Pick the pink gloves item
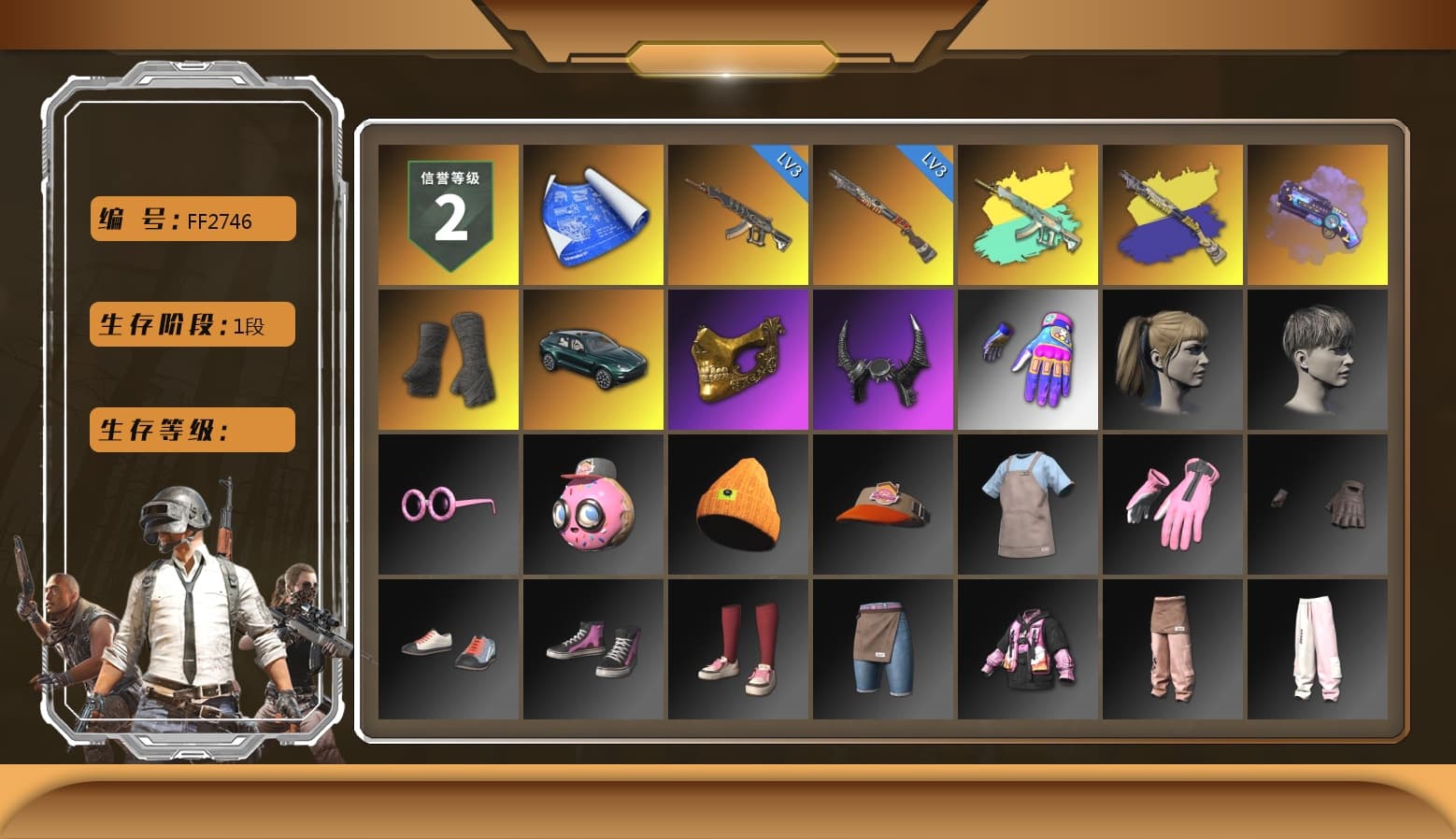 [x=1173, y=504]
